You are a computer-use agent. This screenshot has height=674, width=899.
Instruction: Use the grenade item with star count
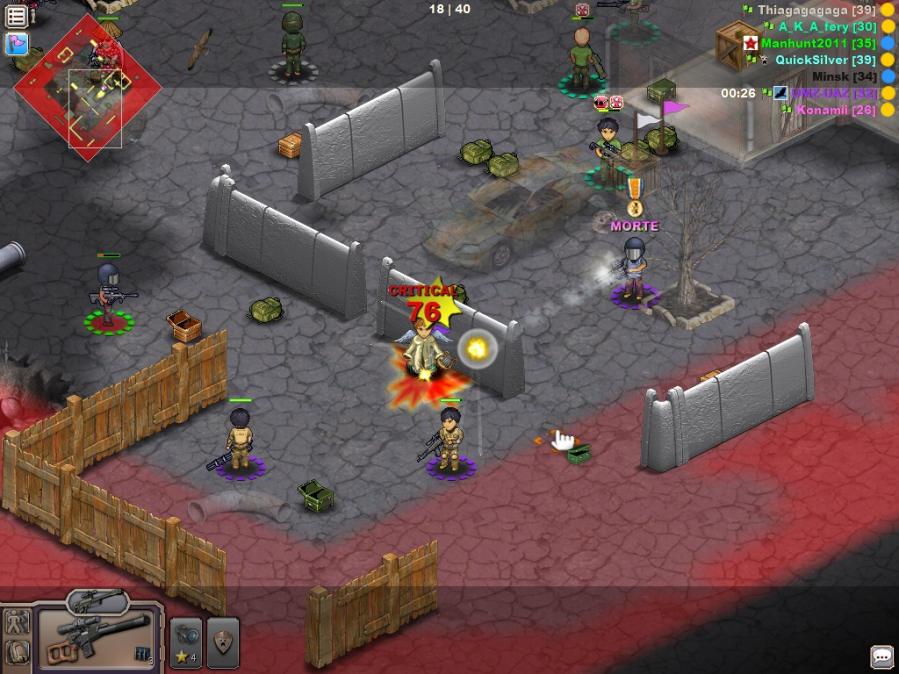tap(186, 641)
